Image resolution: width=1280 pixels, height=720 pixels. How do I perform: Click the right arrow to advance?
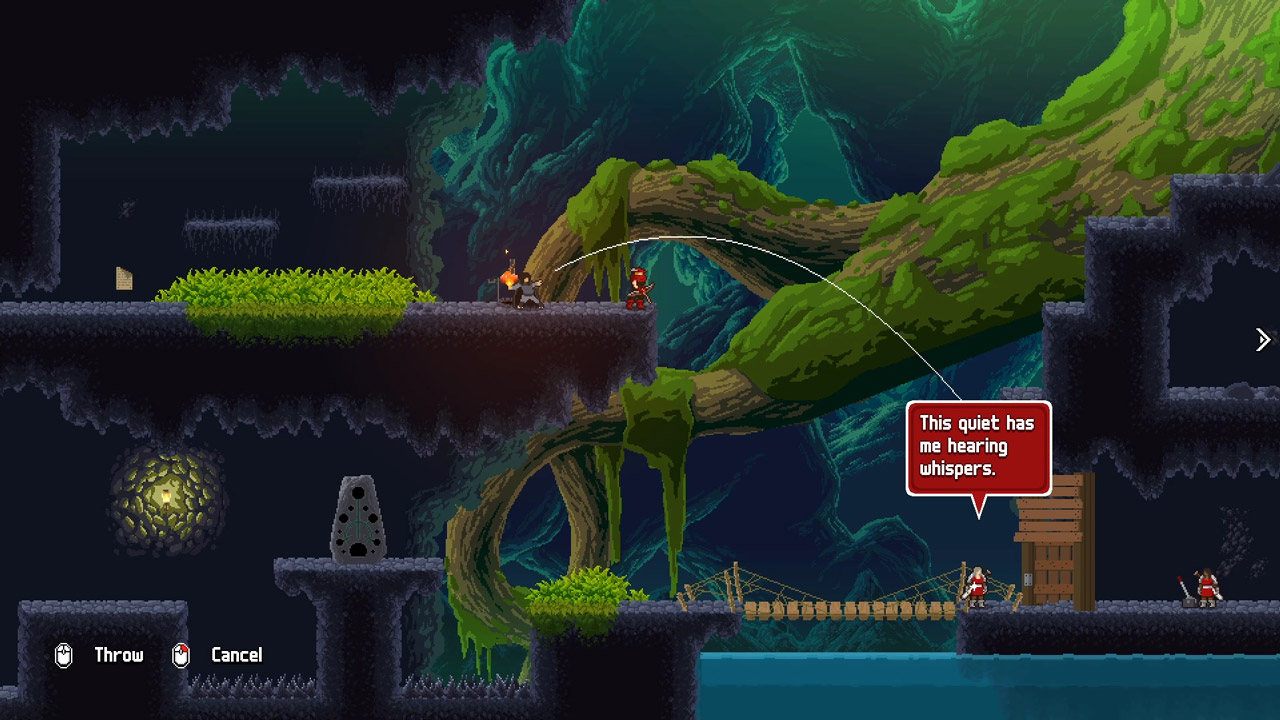(1263, 340)
